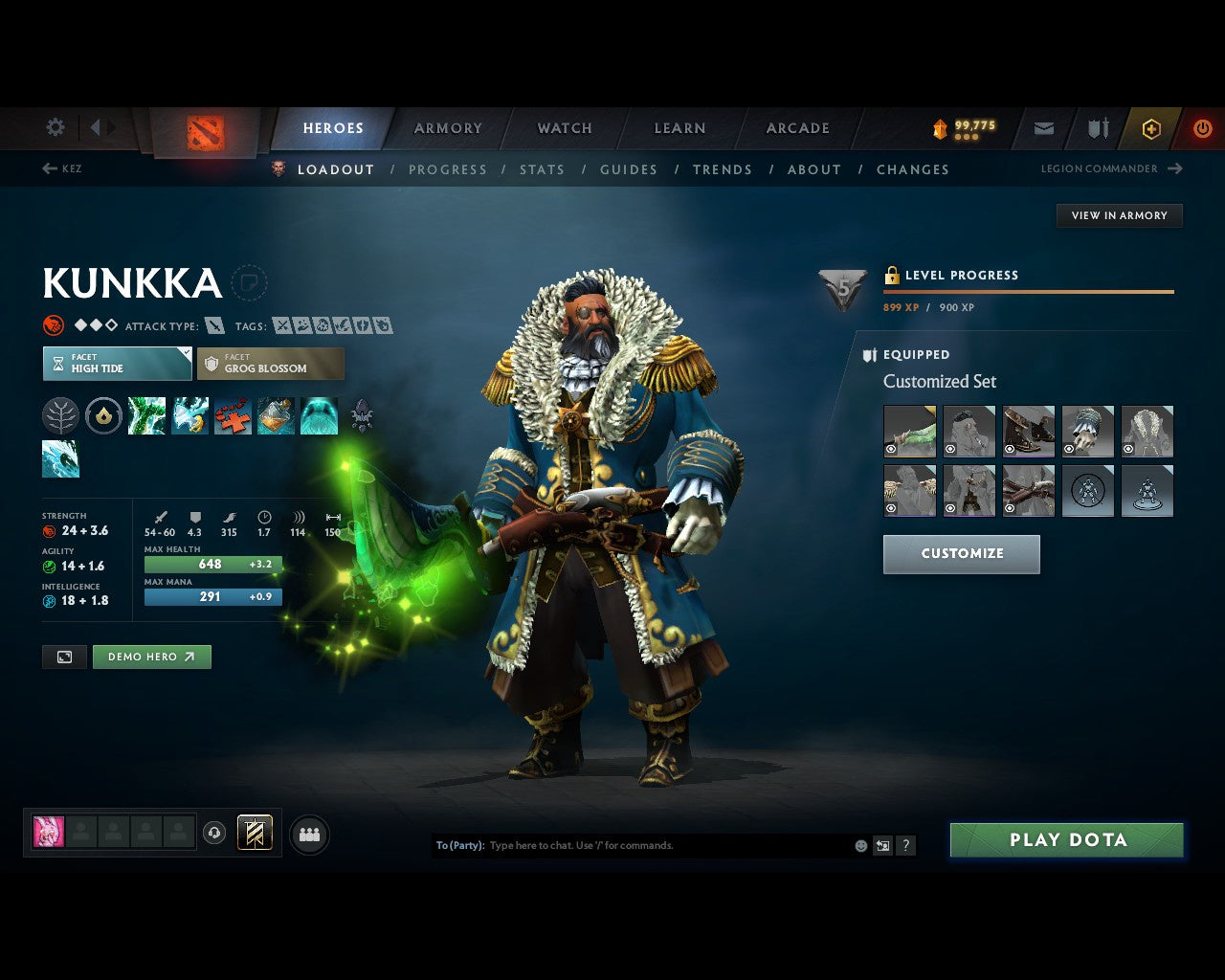Screen dimensions: 1225x980
Task: Open the Dota Plus hexagon icon
Action: [1150, 127]
